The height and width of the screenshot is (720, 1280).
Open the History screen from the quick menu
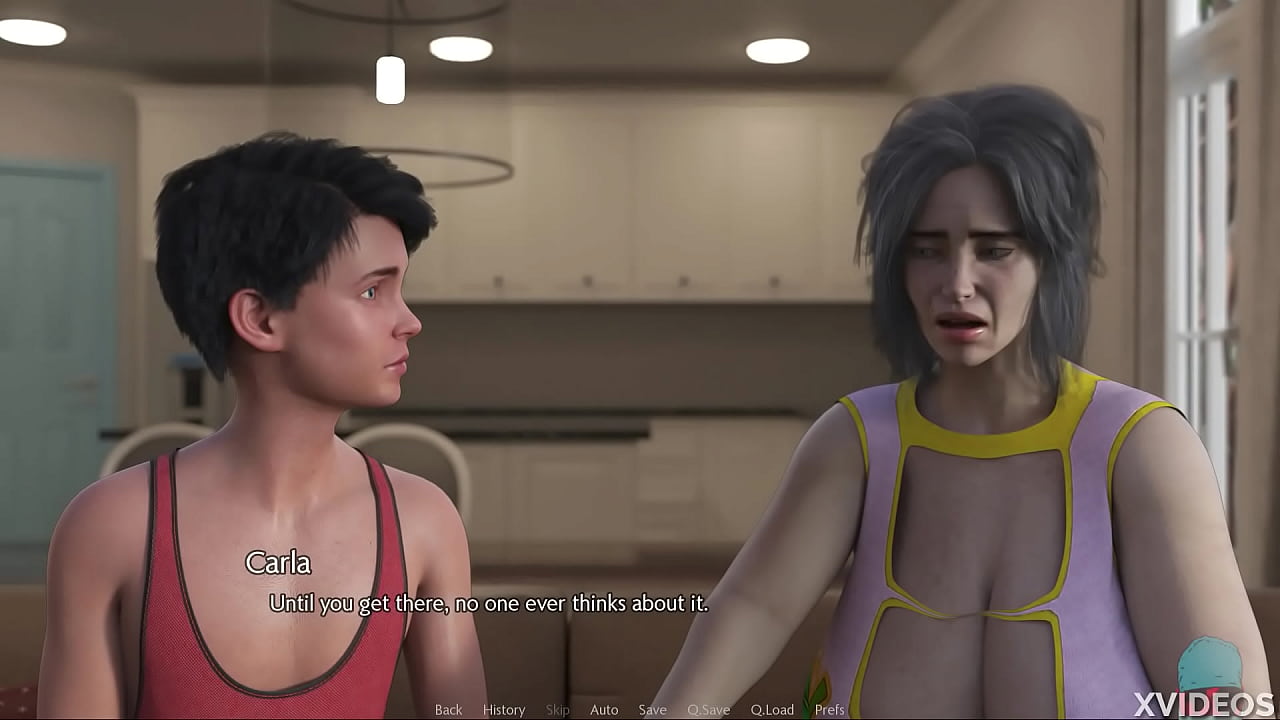(x=503, y=709)
